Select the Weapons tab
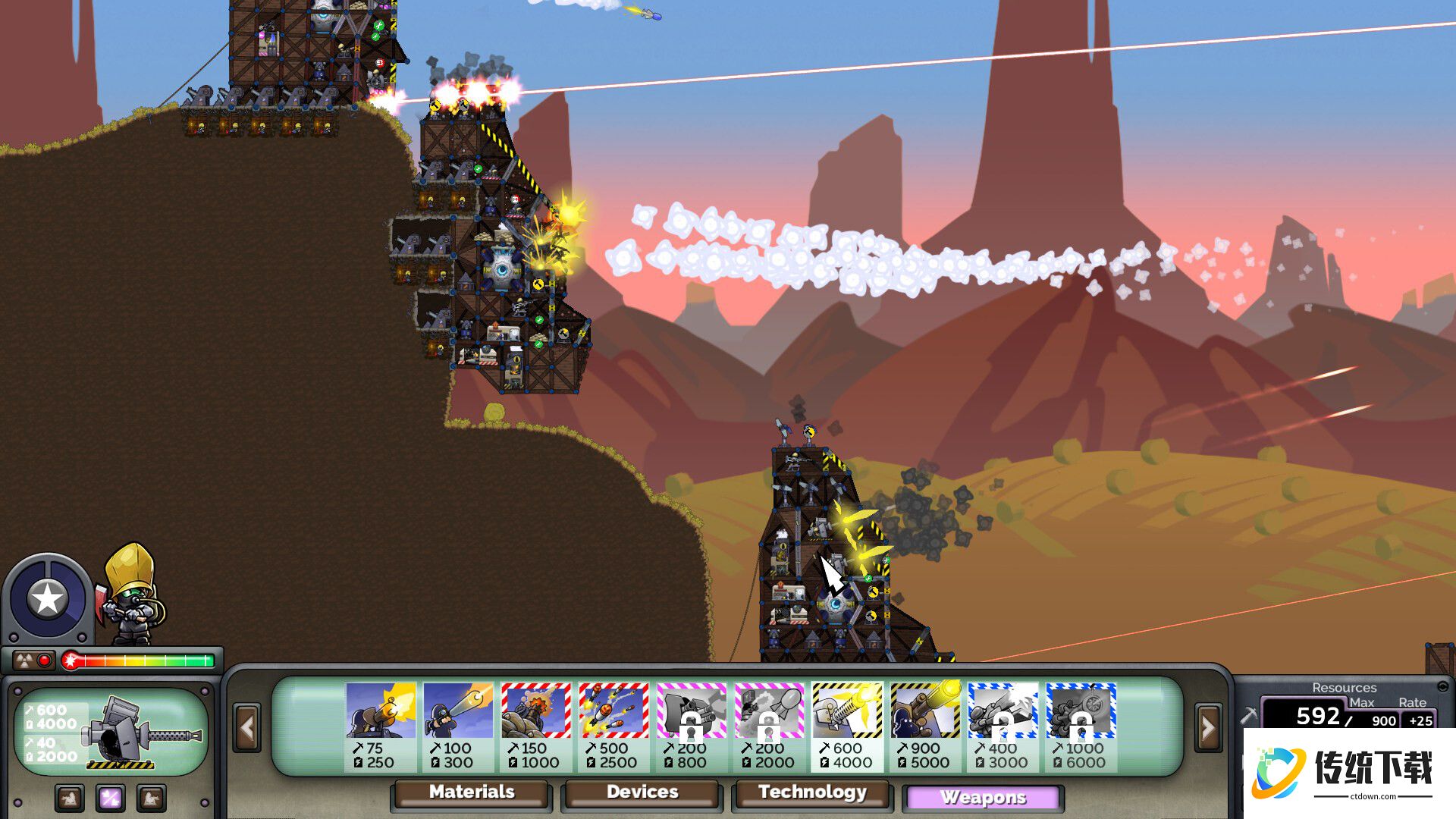The image size is (1456, 819). pyautogui.click(x=983, y=798)
